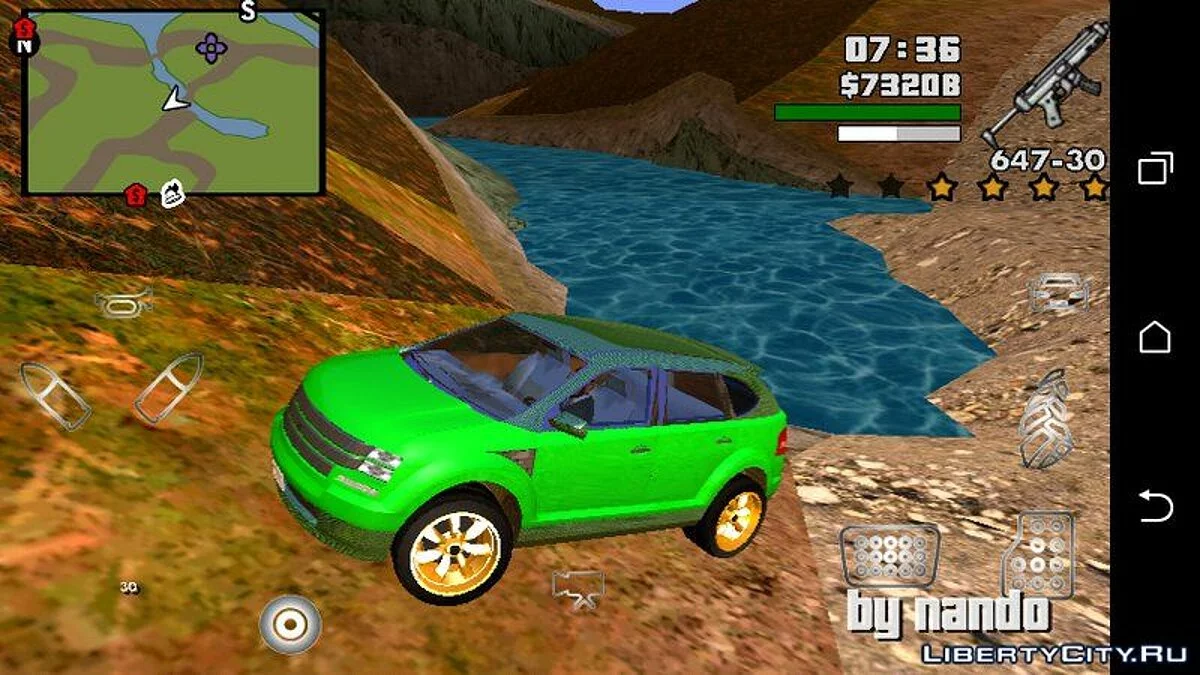Tap the tire-shaped handbrake icon

(x=1045, y=418)
